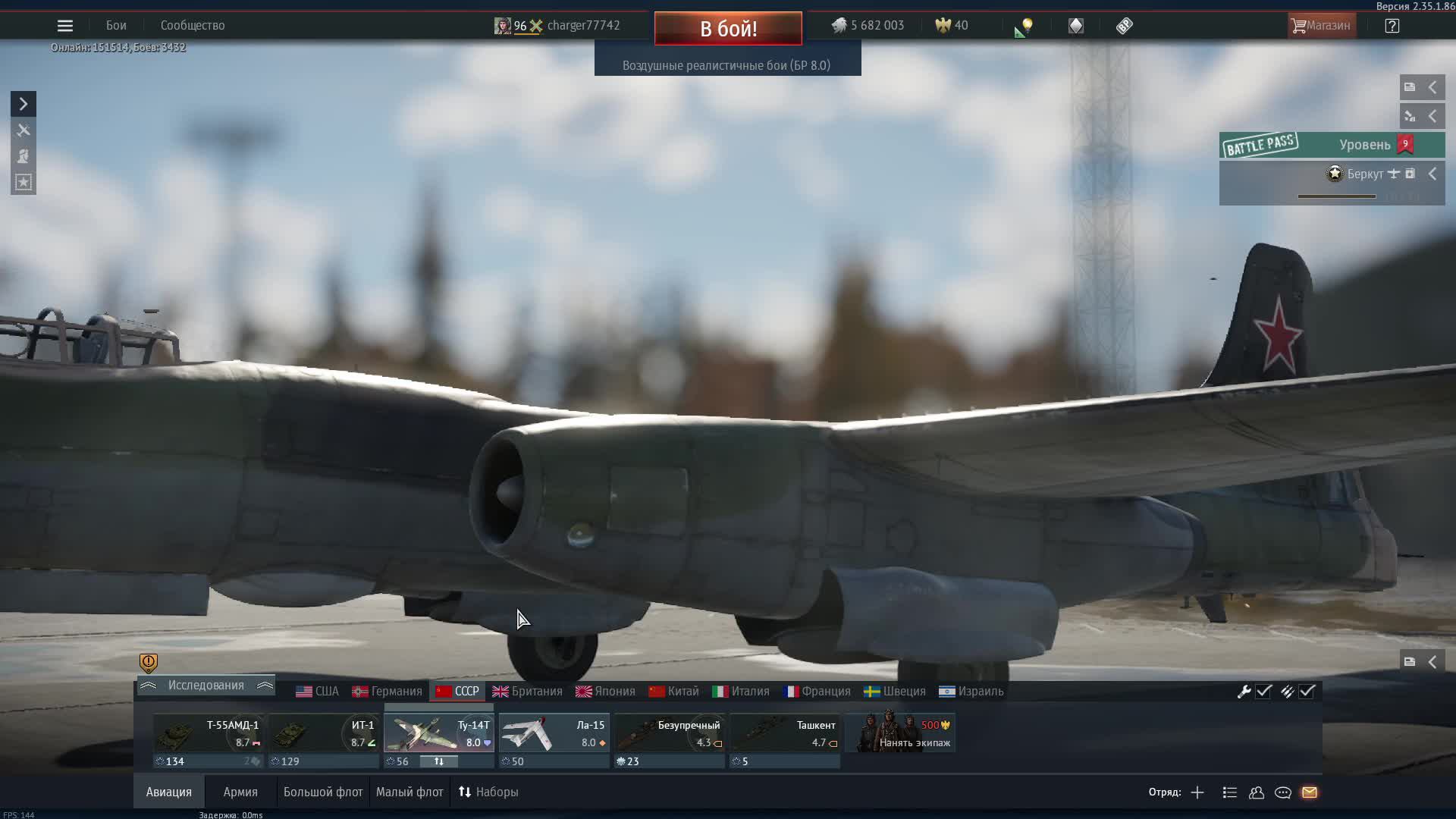Collapse the Battle Pass Беркут panel chevron

1433,173
